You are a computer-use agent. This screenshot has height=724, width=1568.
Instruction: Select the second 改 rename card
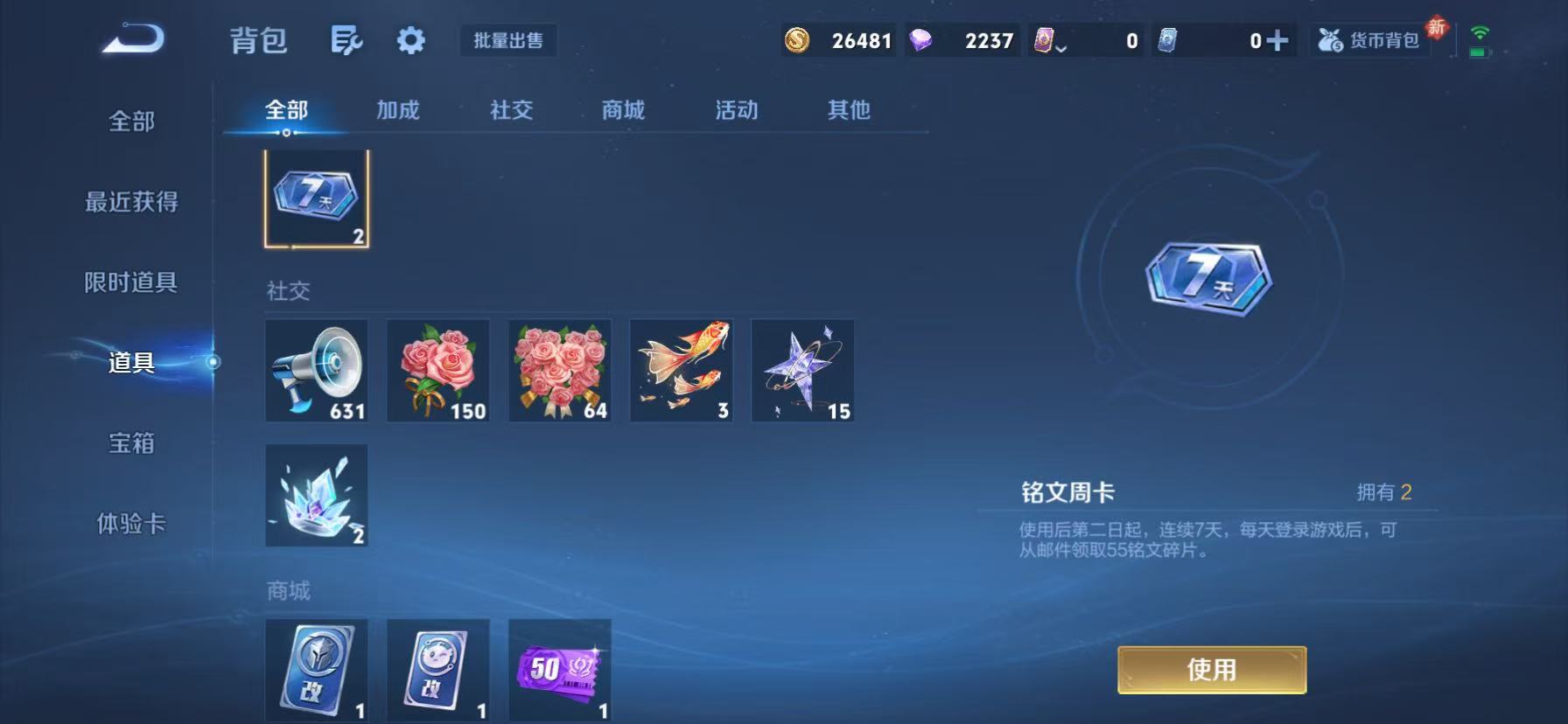click(437, 672)
